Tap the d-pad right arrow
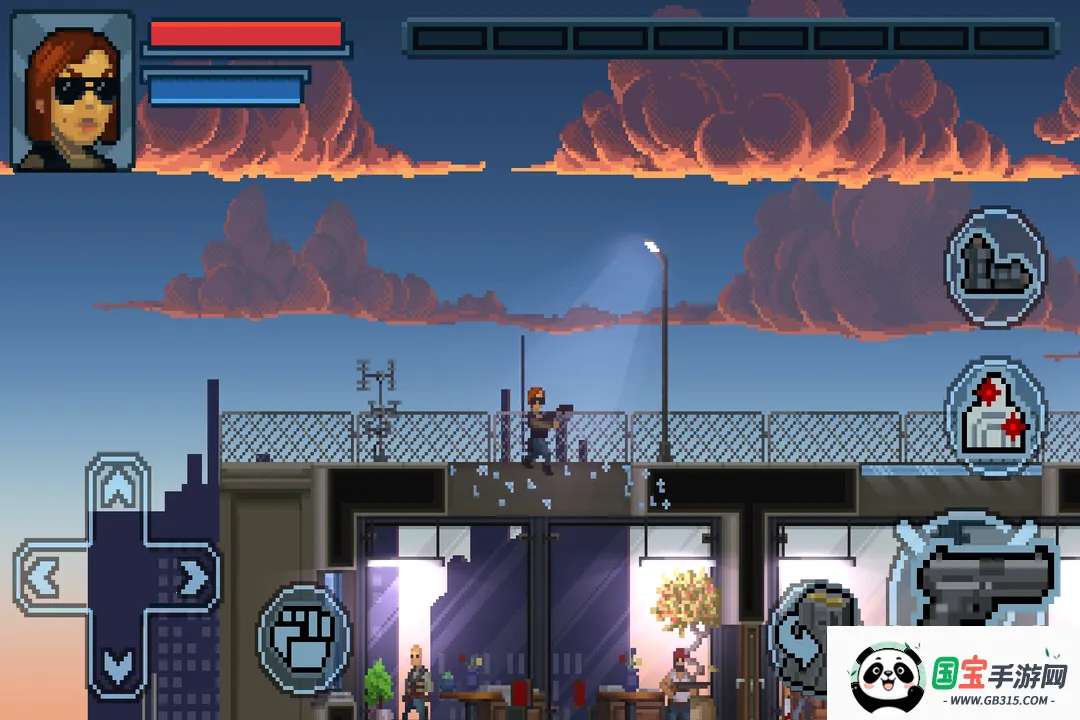 point(189,577)
